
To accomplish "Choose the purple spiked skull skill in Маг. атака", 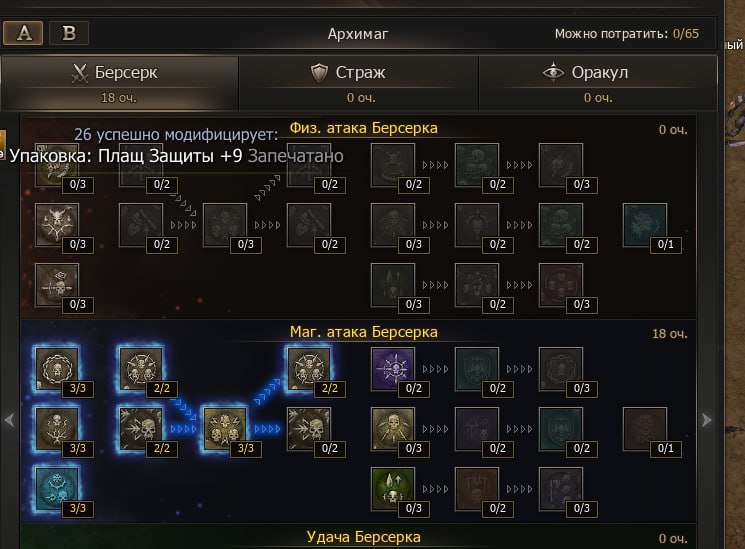I will point(393,368).
